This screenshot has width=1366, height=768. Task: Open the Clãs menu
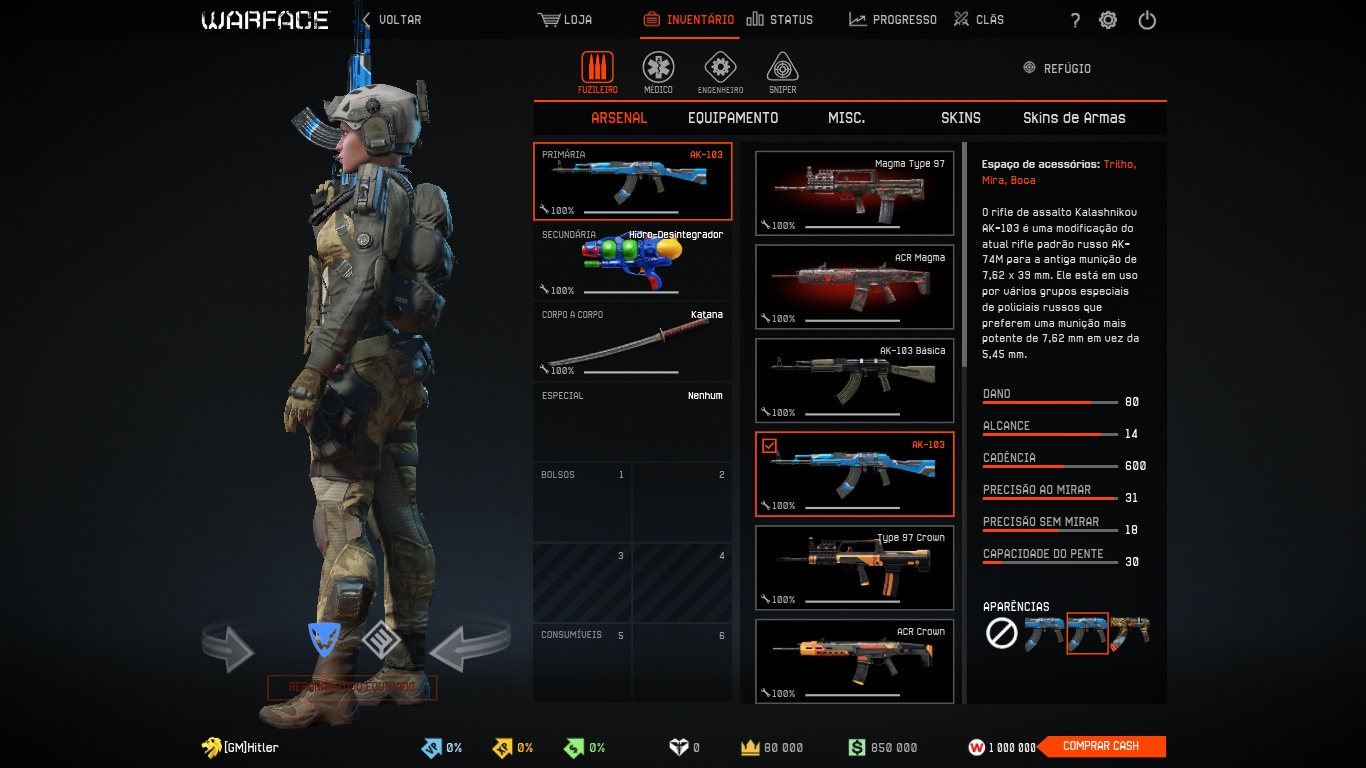click(x=979, y=19)
